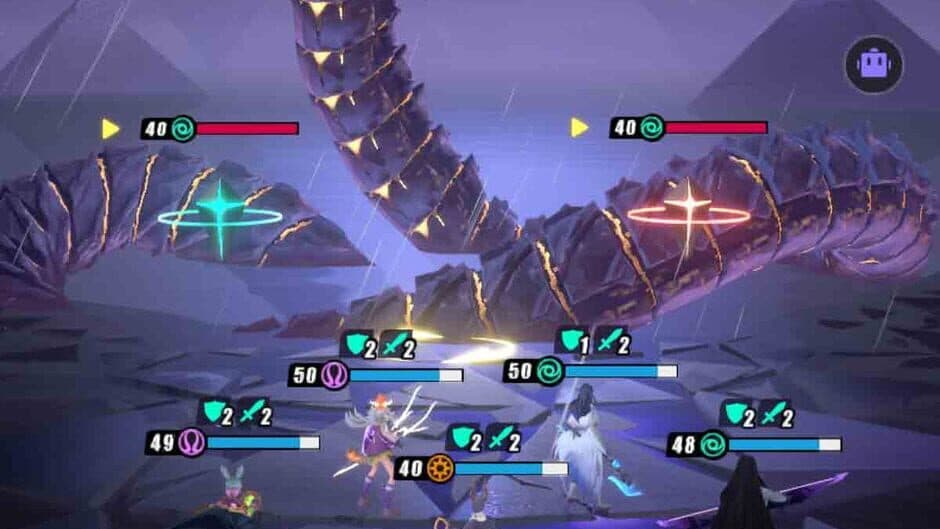Select the enemy with the cyan target reticle

[x=220, y=214]
